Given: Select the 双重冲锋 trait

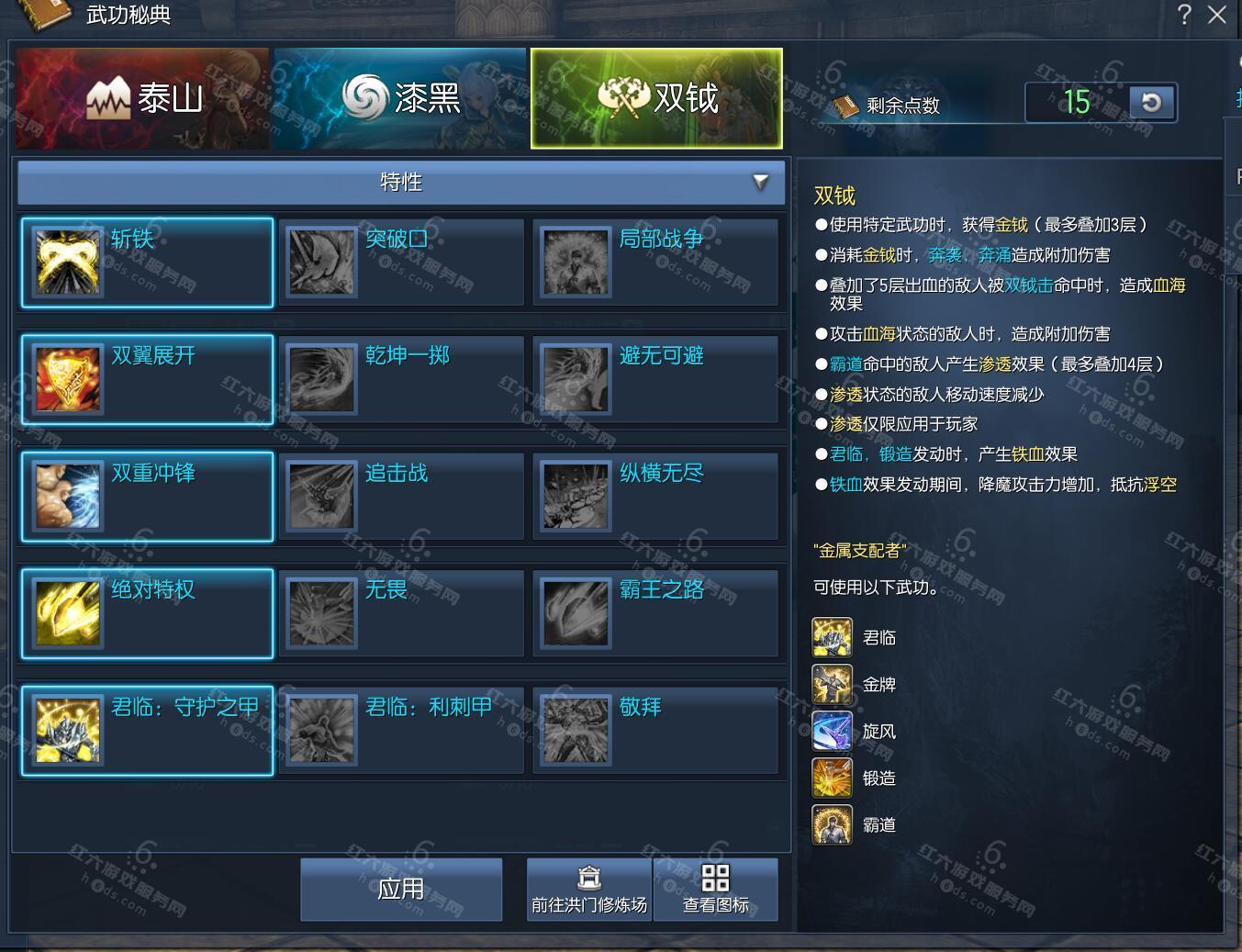Looking at the screenshot, I should (x=147, y=497).
